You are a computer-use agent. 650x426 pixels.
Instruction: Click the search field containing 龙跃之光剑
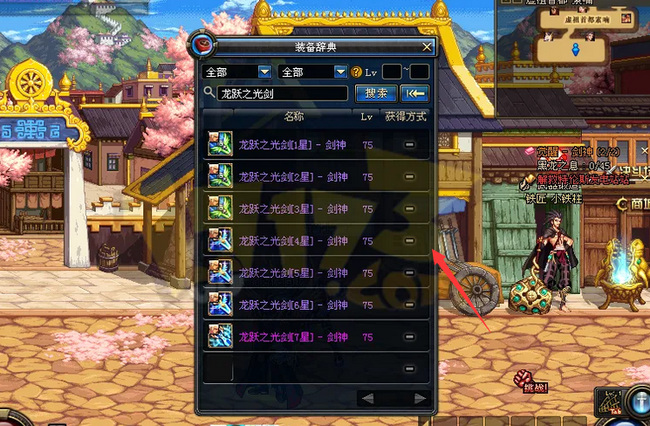point(282,93)
